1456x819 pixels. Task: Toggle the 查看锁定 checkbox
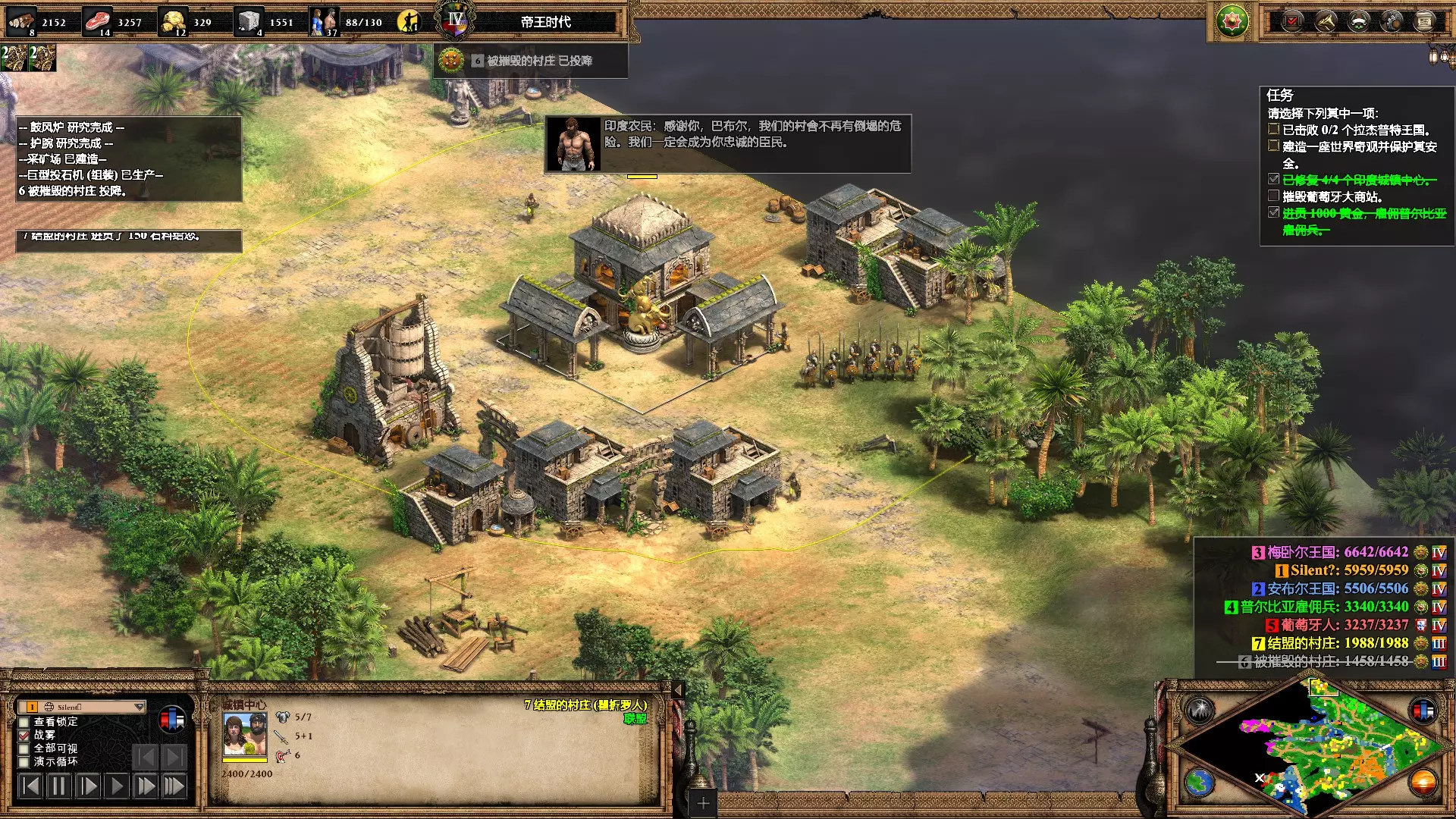coord(24,722)
